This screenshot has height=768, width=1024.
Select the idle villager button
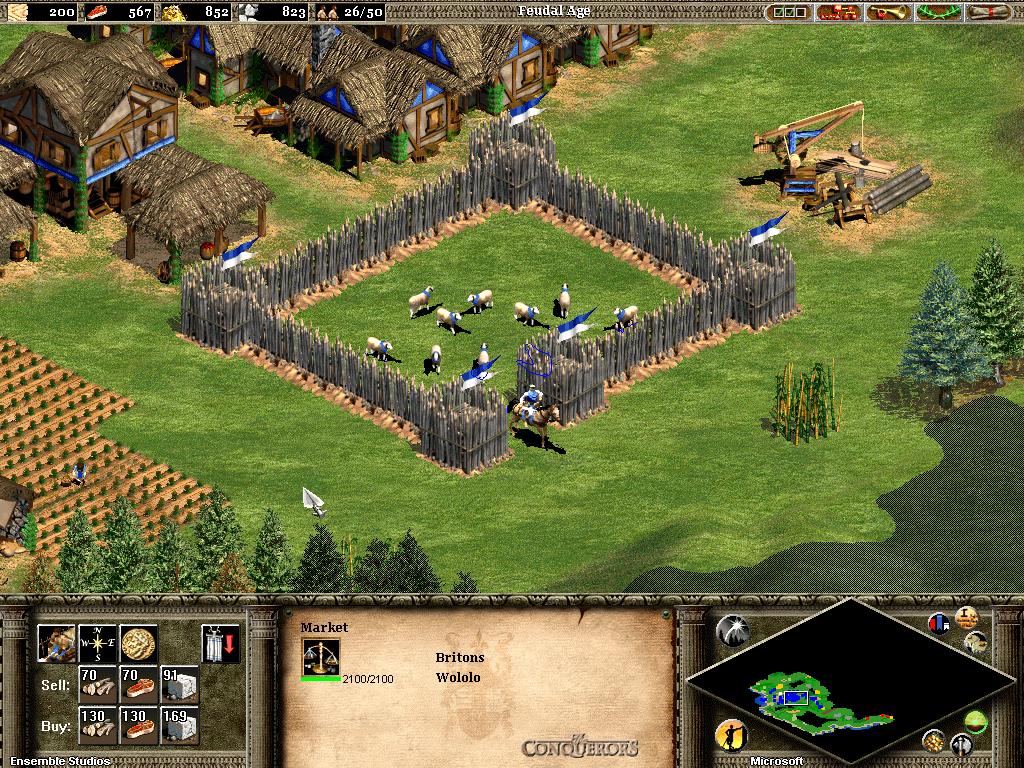coord(731,736)
